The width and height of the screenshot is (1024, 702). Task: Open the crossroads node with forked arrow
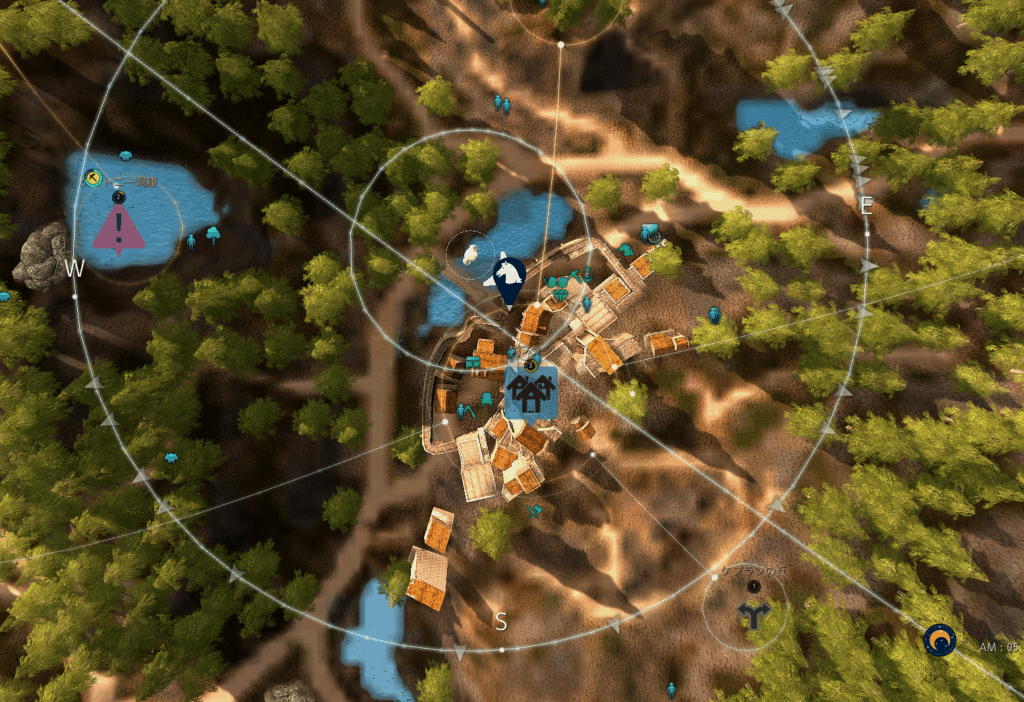pos(752,615)
